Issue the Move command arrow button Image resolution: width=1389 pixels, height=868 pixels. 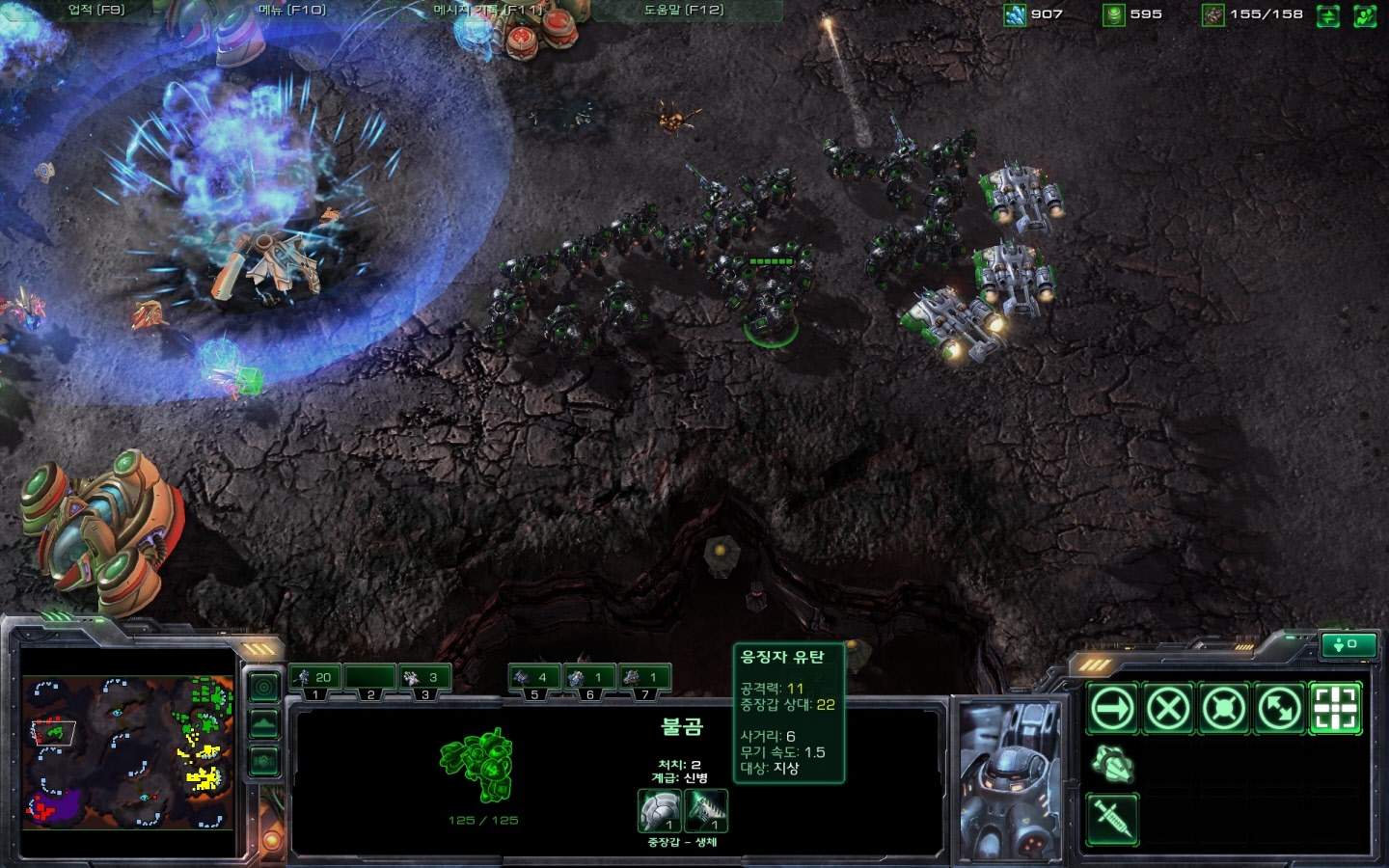(x=1112, y=710)
